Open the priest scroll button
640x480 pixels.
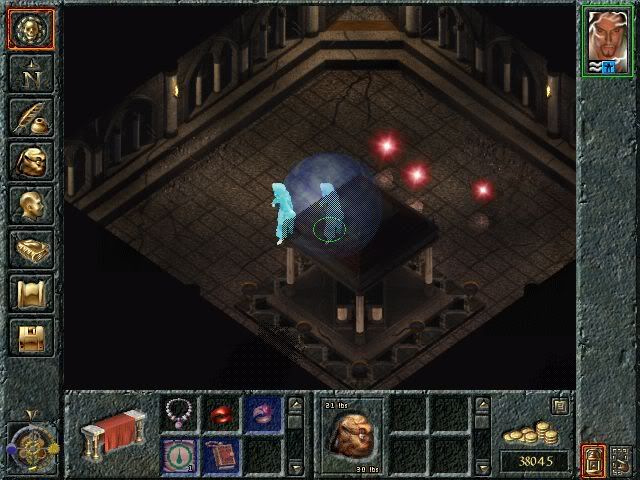(29, 293)
